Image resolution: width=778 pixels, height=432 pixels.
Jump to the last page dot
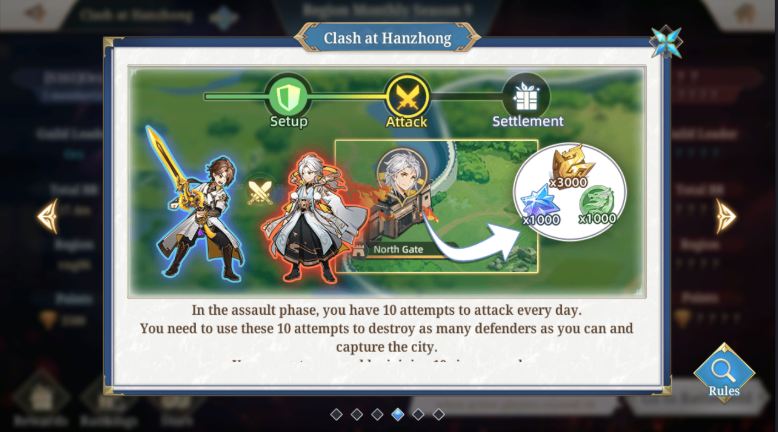(x=438, y=414)
